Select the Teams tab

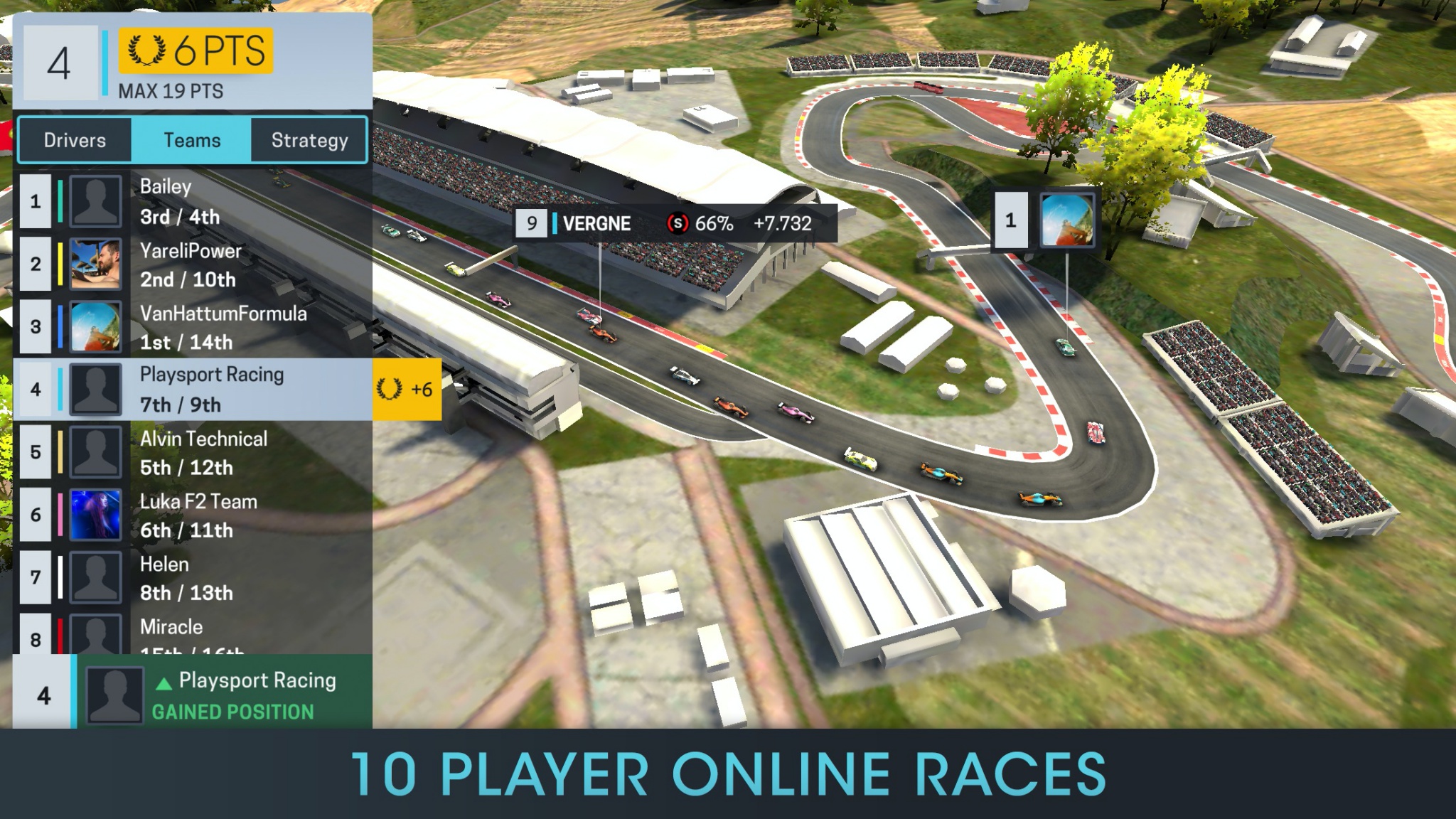point(192,140)
